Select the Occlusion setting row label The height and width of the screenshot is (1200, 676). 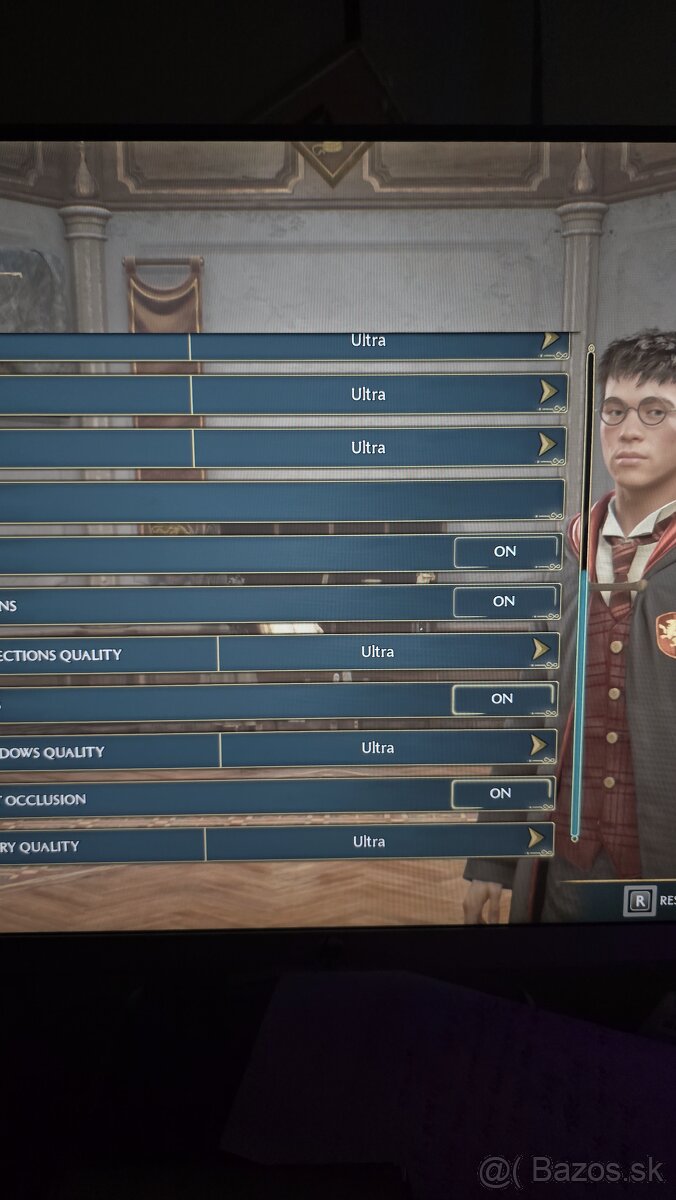[45, 799]
